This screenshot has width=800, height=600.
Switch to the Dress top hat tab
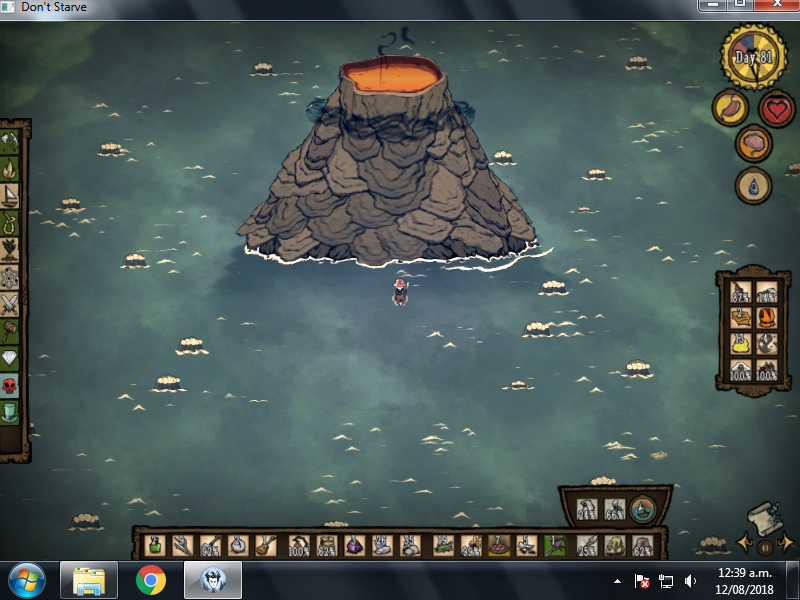point(11,411)
